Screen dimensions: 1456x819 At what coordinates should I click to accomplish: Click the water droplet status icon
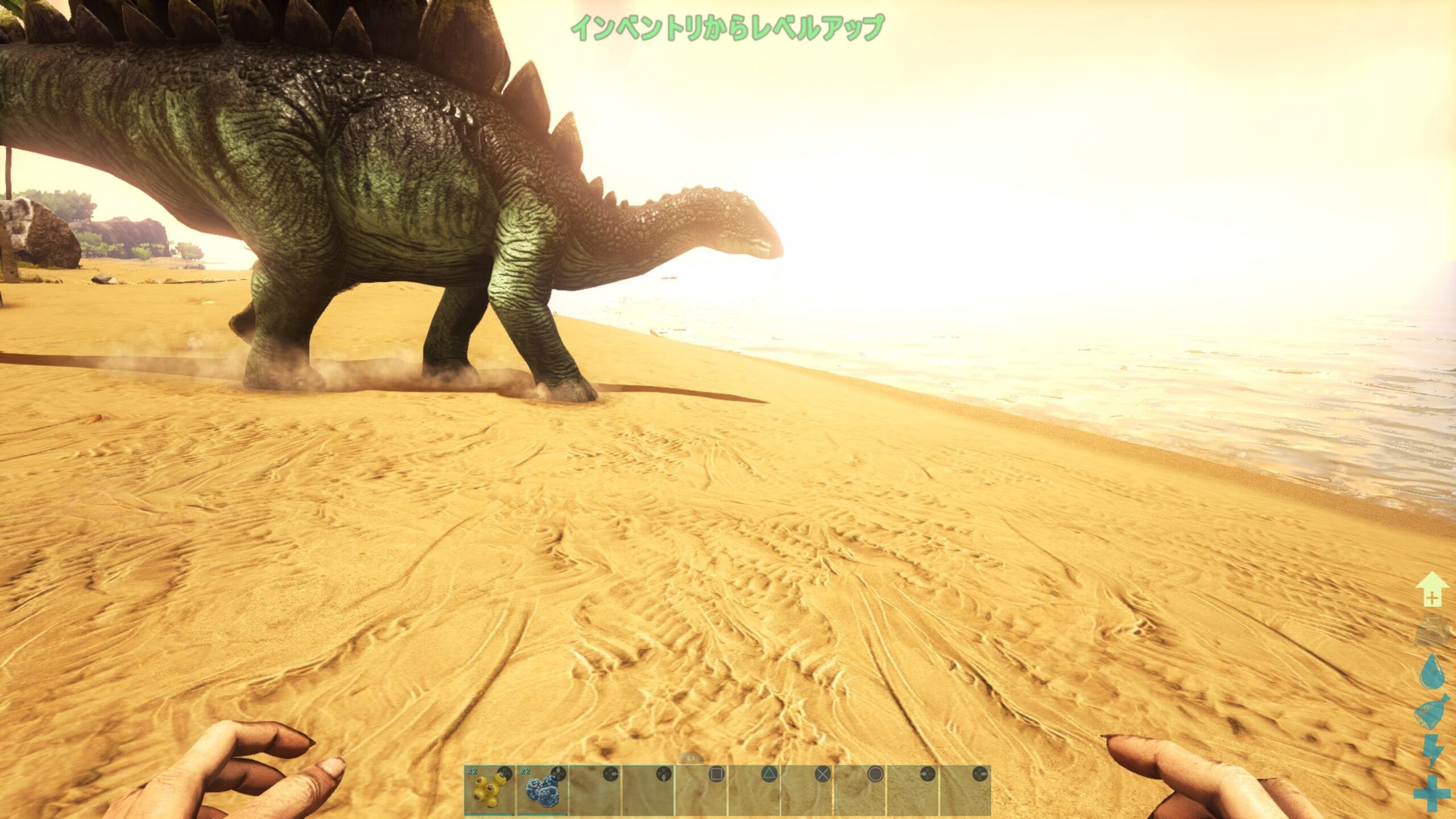(1432, 671)
